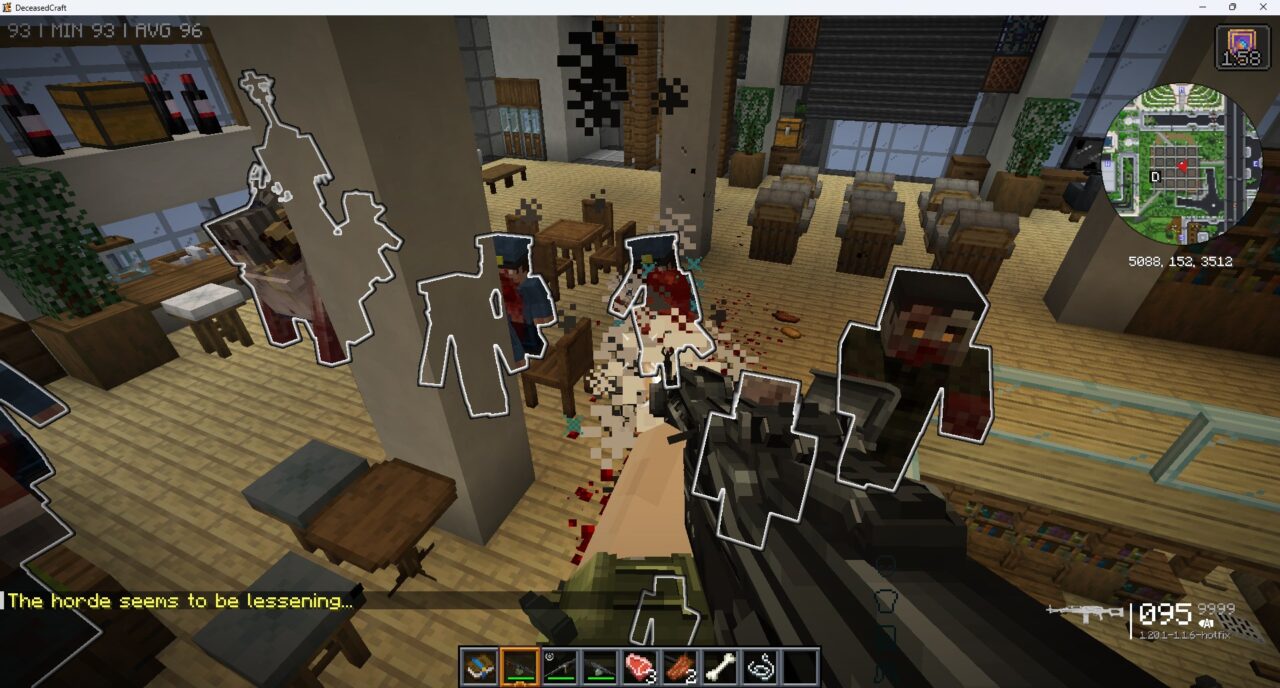Click the status effect icon with timer
Screen dimensions: 1280x688
click(1242, 47)
